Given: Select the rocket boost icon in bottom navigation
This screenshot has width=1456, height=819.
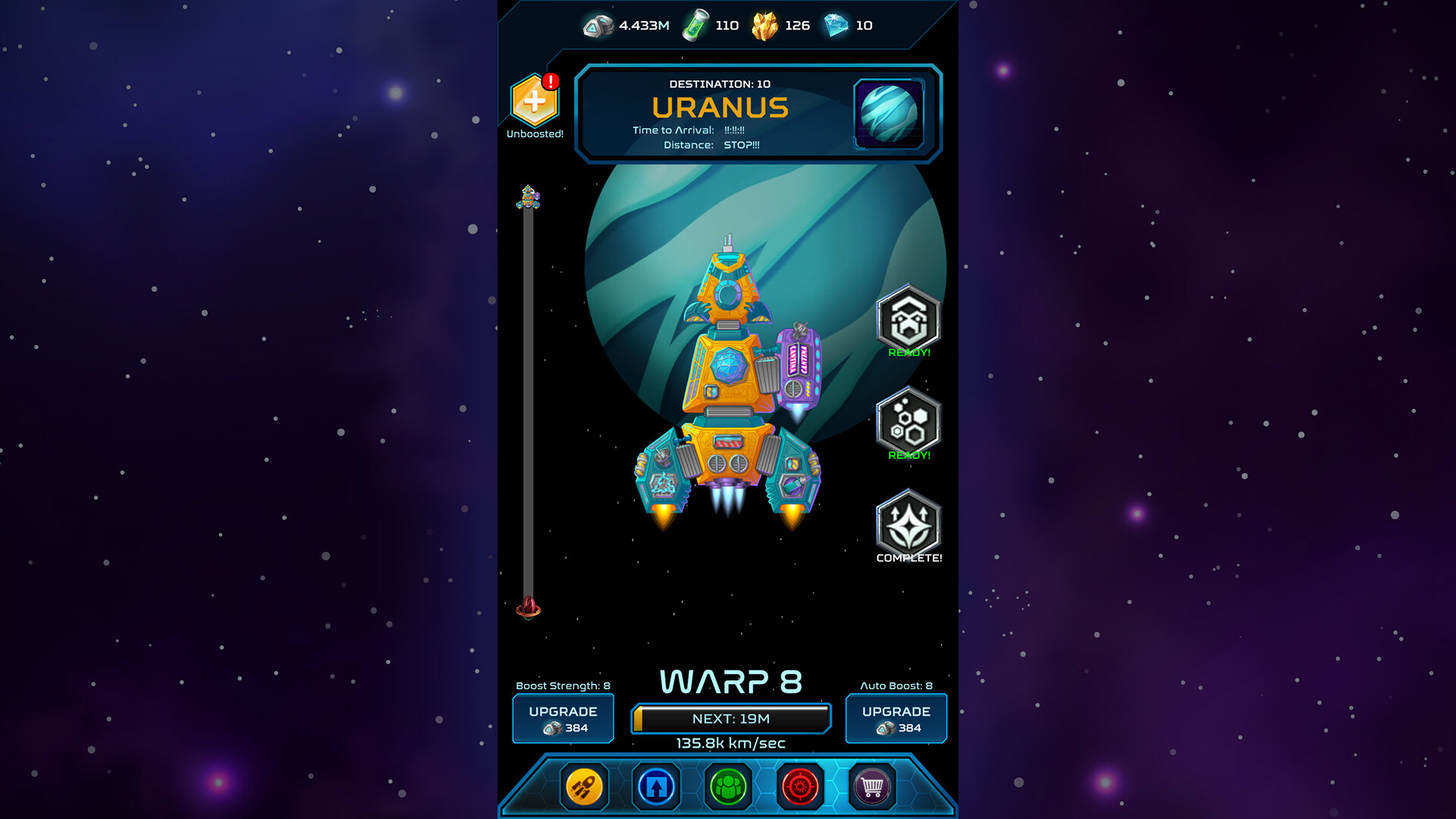Looking at the screenshot, I should [582, 786].
